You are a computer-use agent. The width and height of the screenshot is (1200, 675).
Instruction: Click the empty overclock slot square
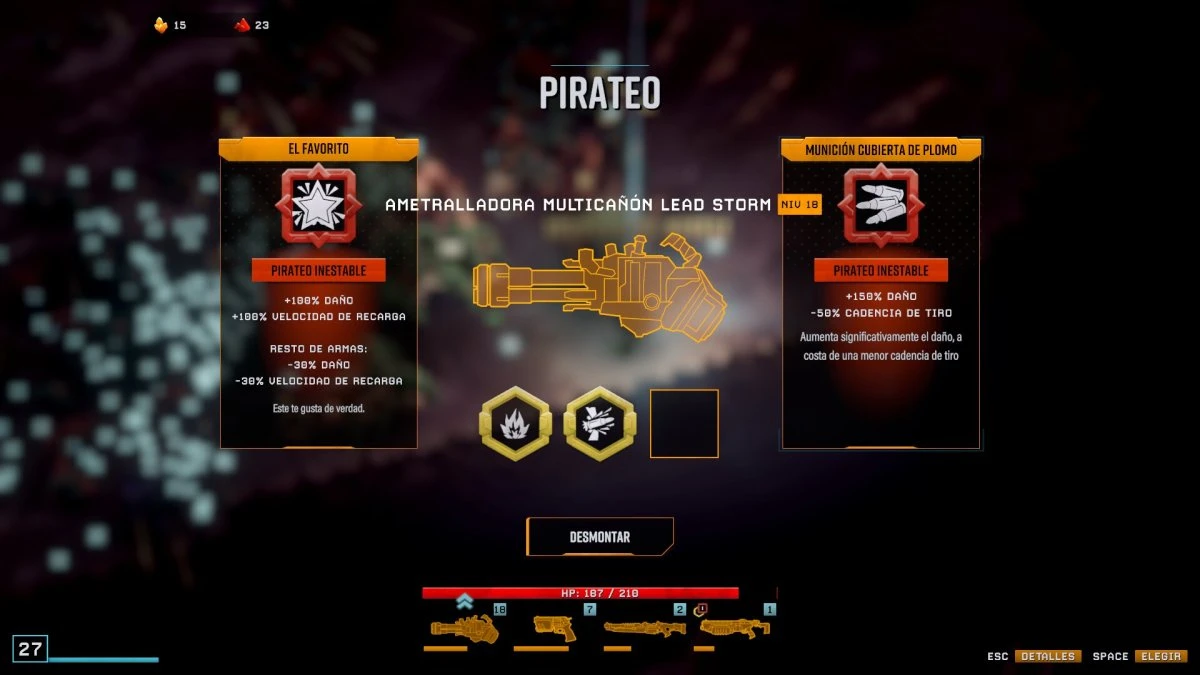tap(684, 423)
